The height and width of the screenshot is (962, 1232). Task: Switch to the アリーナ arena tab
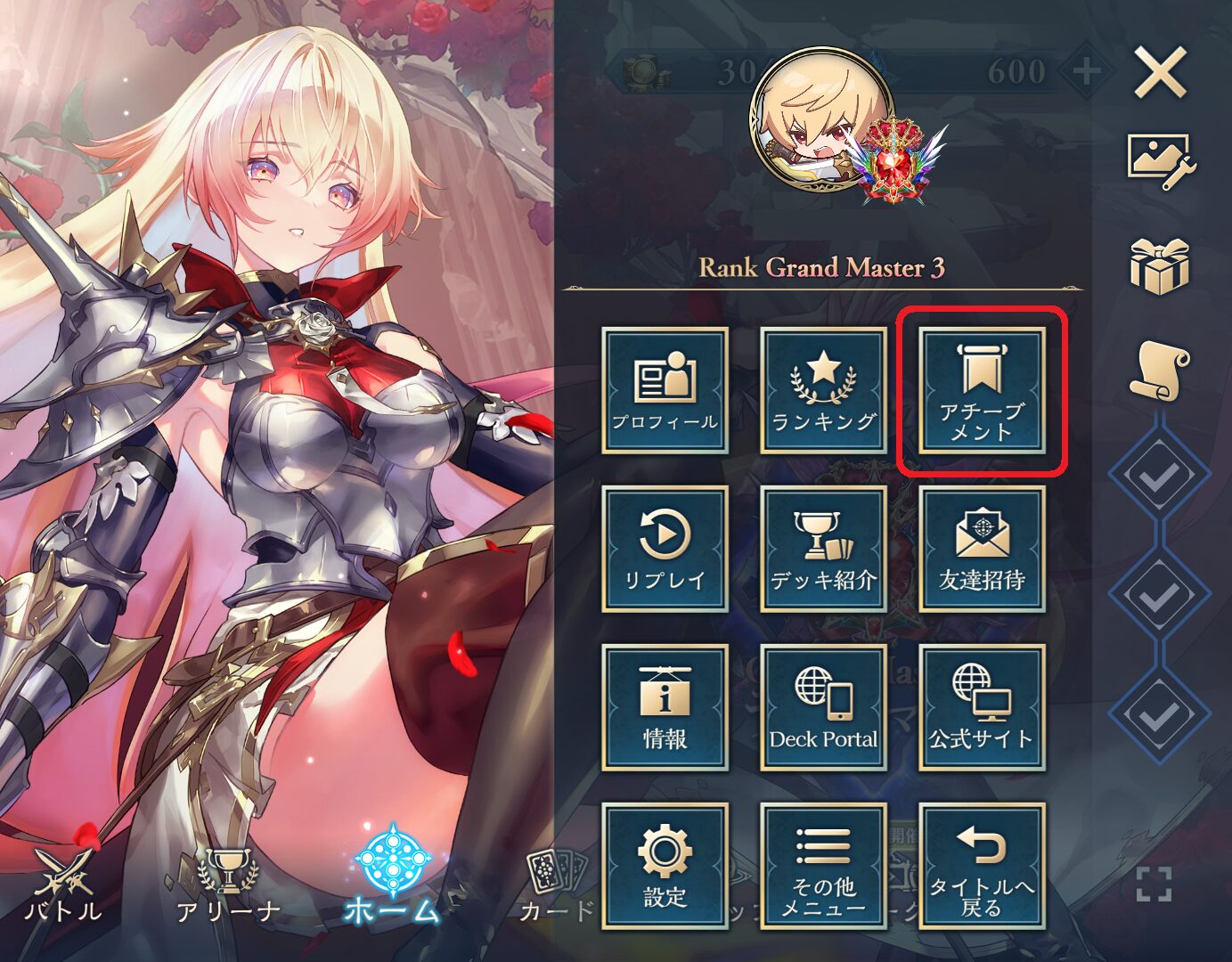coord(228,886)
